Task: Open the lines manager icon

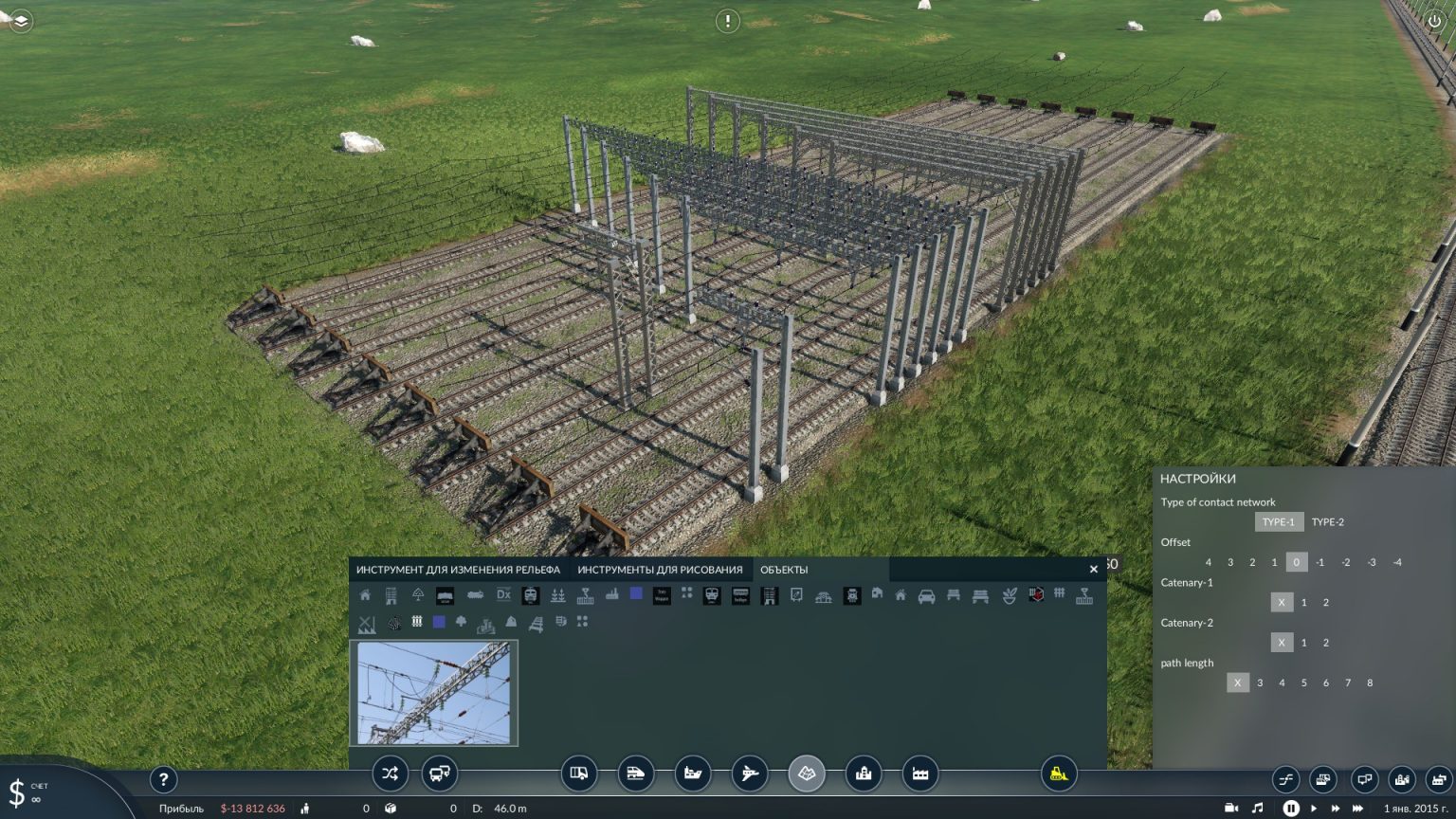Action: point(1286,779)
